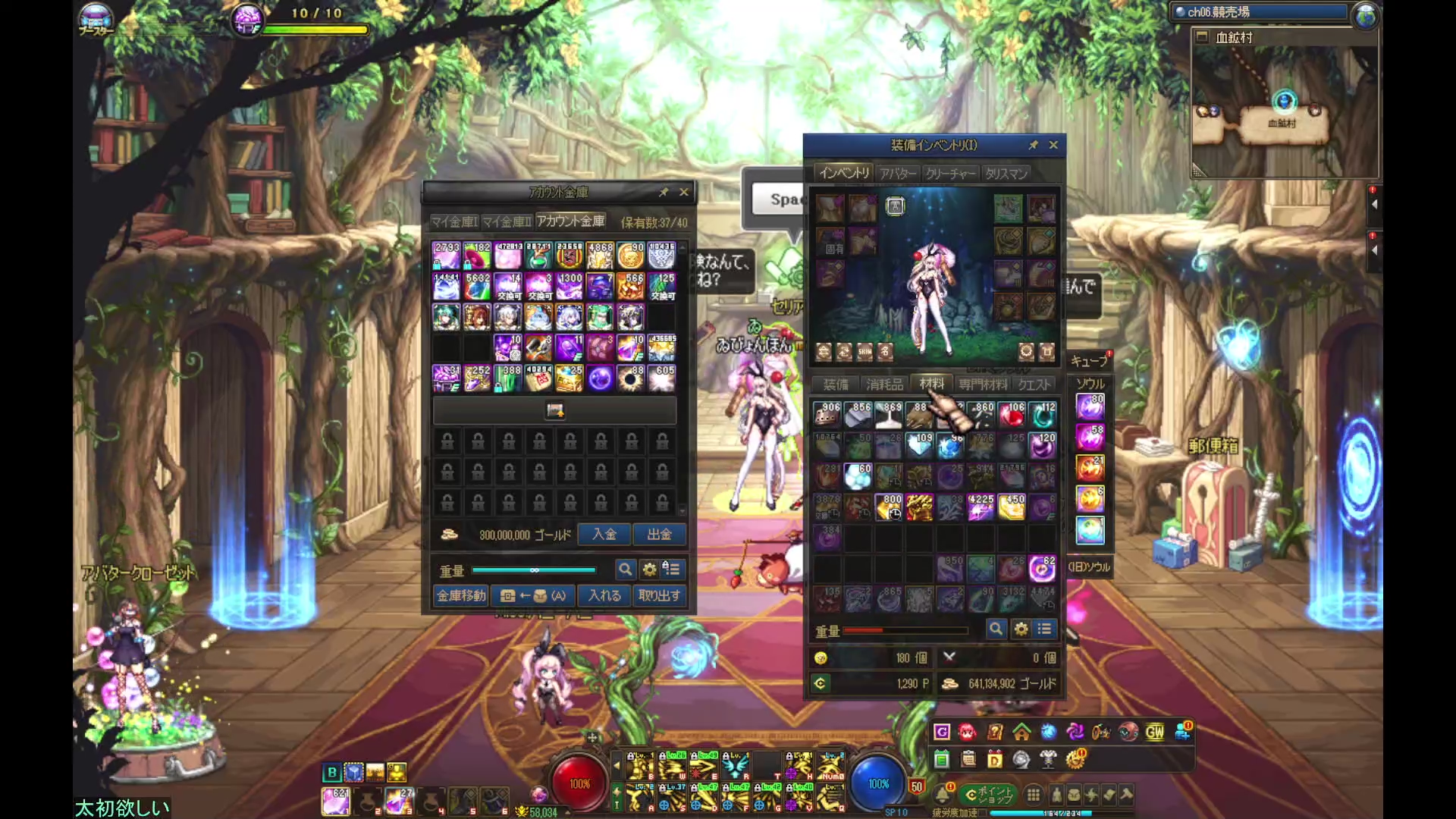Switch to the クリーチャー tab

(950, 174)
